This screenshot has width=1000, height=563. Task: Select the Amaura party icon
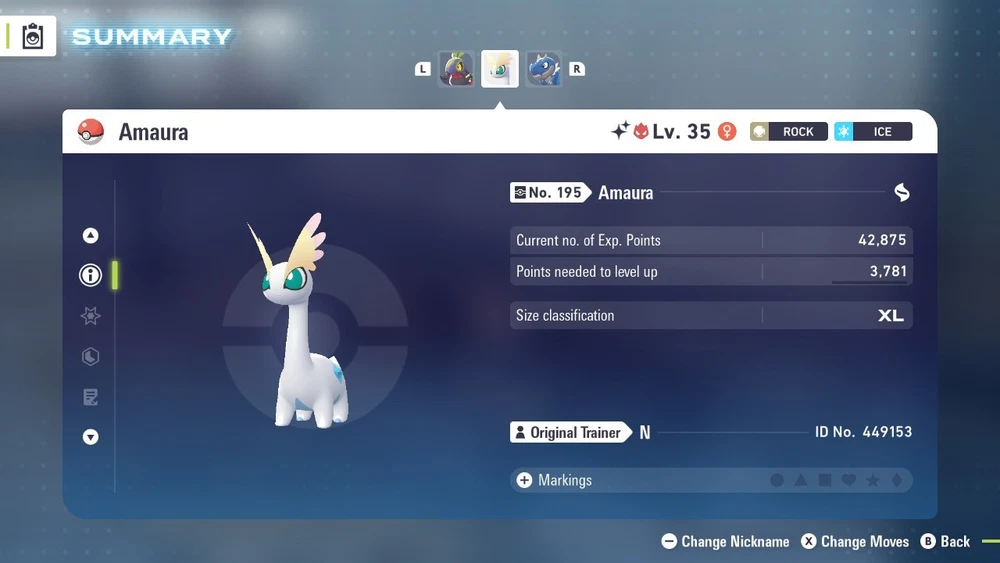tap(500, 69)
